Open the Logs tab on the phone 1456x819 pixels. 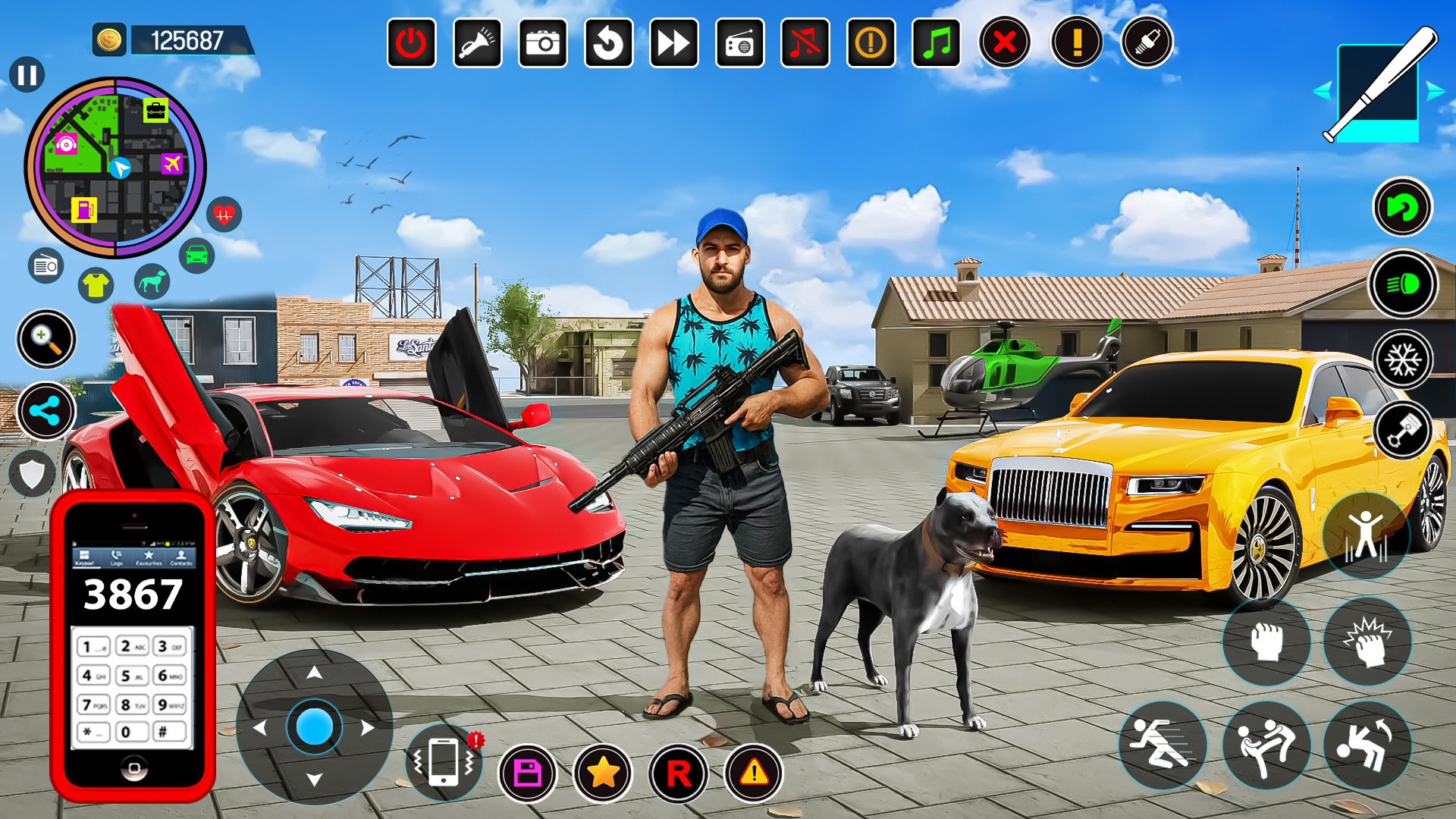coord(116,558)
